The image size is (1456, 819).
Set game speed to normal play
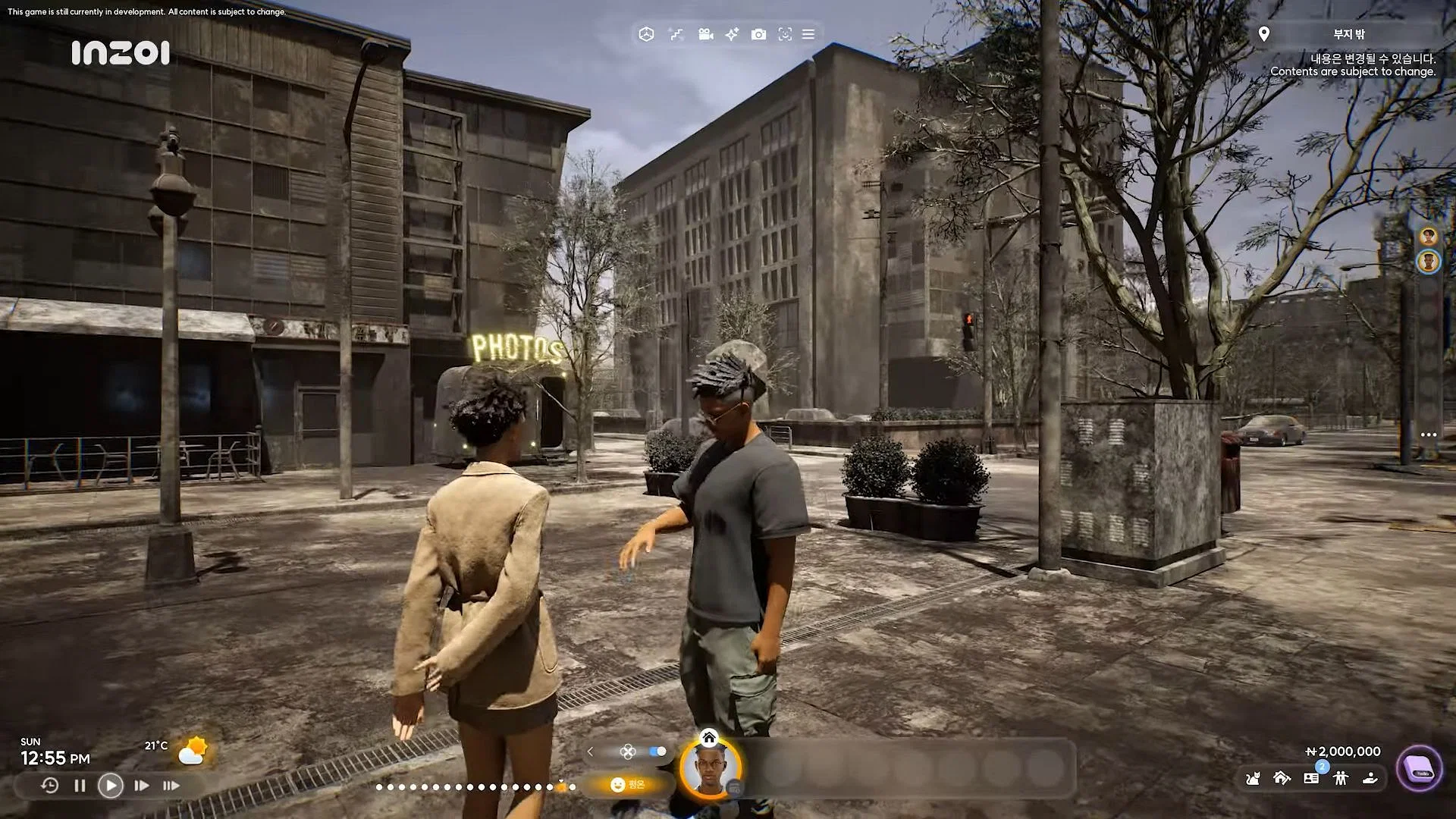(111, 786)
